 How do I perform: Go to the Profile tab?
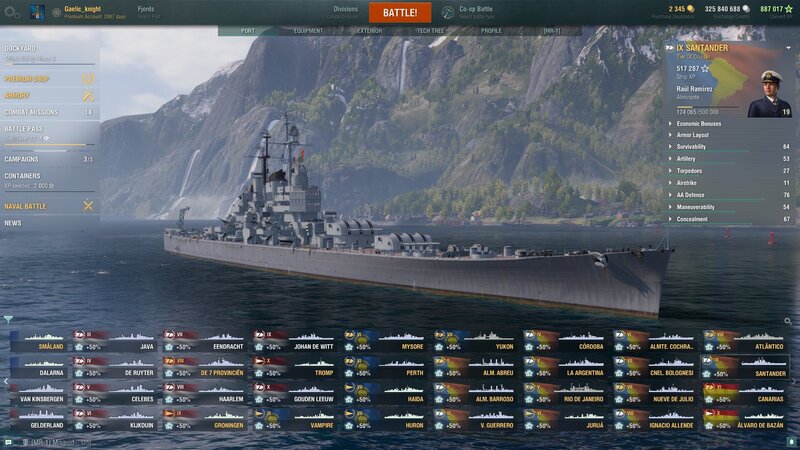(491, 31)
